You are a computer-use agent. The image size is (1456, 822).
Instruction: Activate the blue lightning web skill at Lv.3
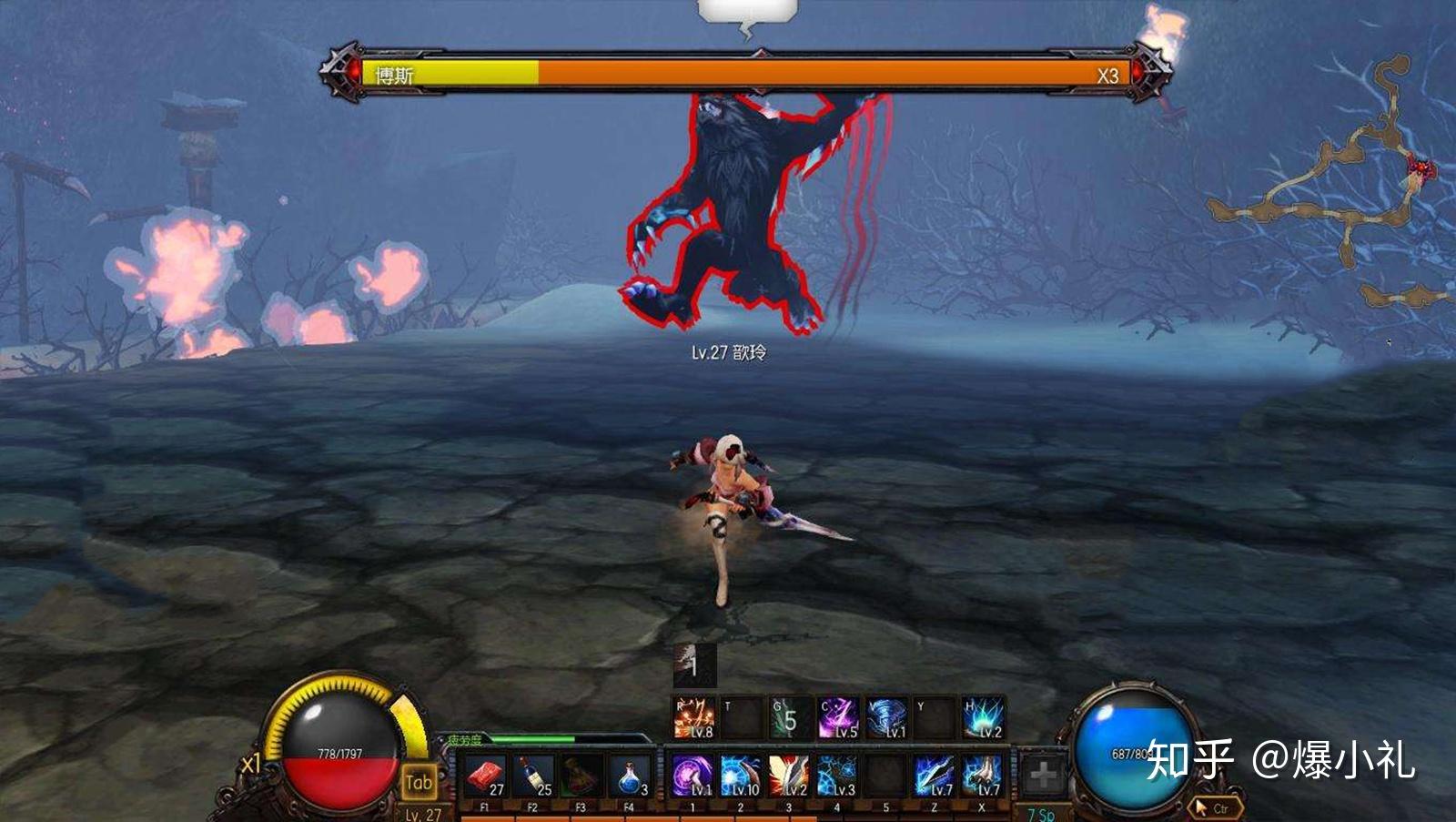[x=837, y=776]
